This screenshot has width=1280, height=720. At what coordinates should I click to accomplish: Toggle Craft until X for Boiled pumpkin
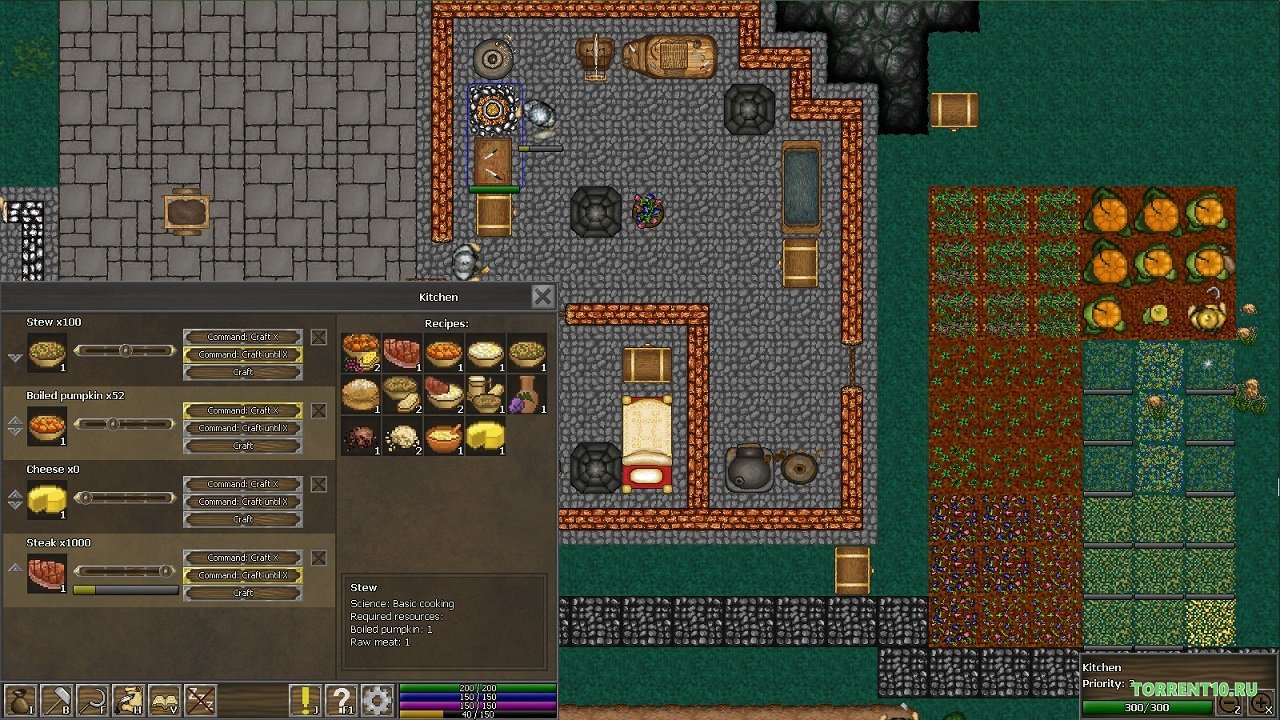point(243,427)
